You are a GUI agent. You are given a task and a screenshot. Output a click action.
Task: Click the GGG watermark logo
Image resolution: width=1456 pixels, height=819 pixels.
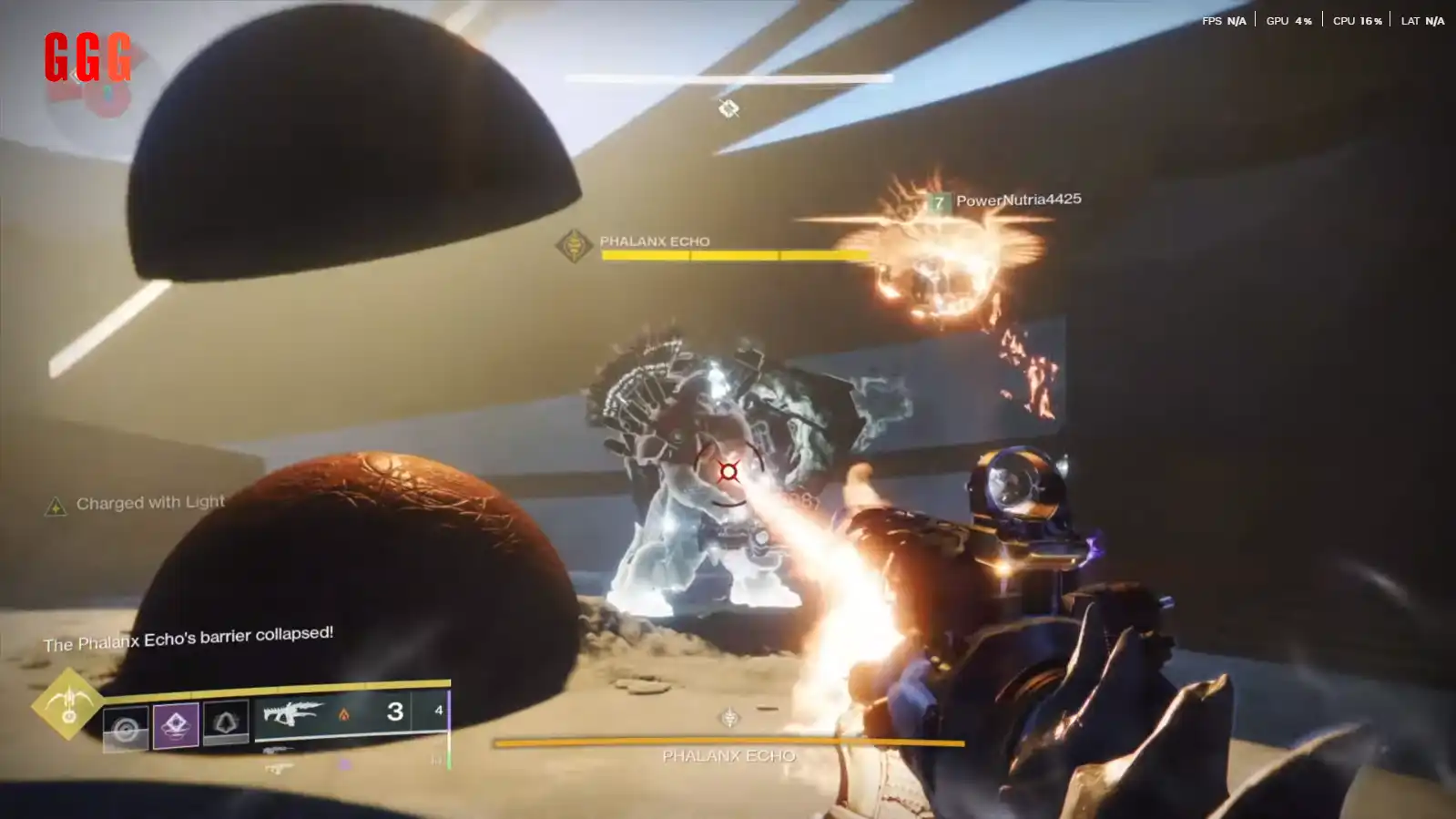[x=87, y=56]
